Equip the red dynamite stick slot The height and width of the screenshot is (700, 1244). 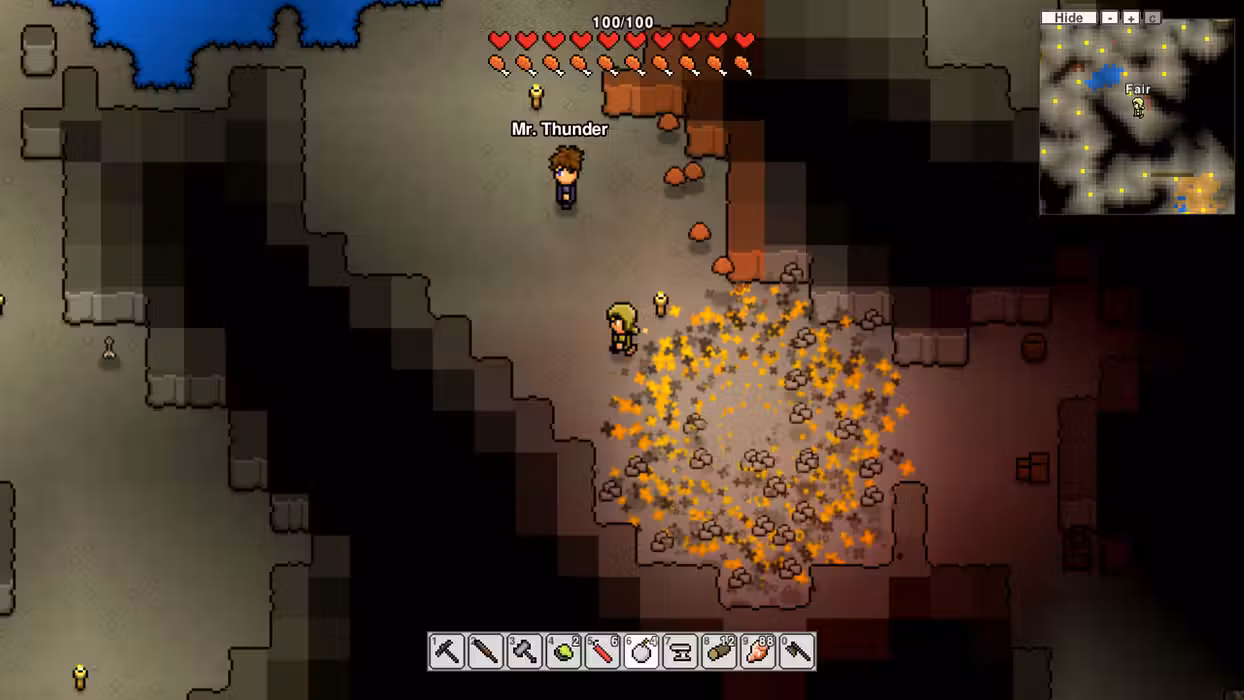(602, 651)
